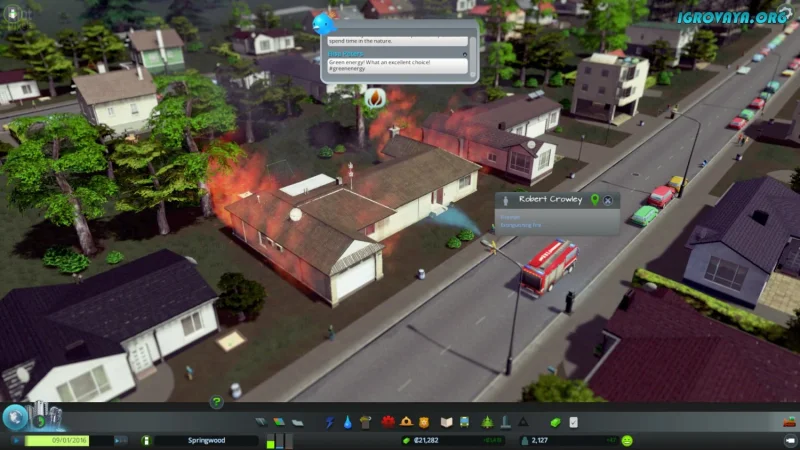Open the Education book menu
Screen dimensions: 800x450
click(447, 422)
